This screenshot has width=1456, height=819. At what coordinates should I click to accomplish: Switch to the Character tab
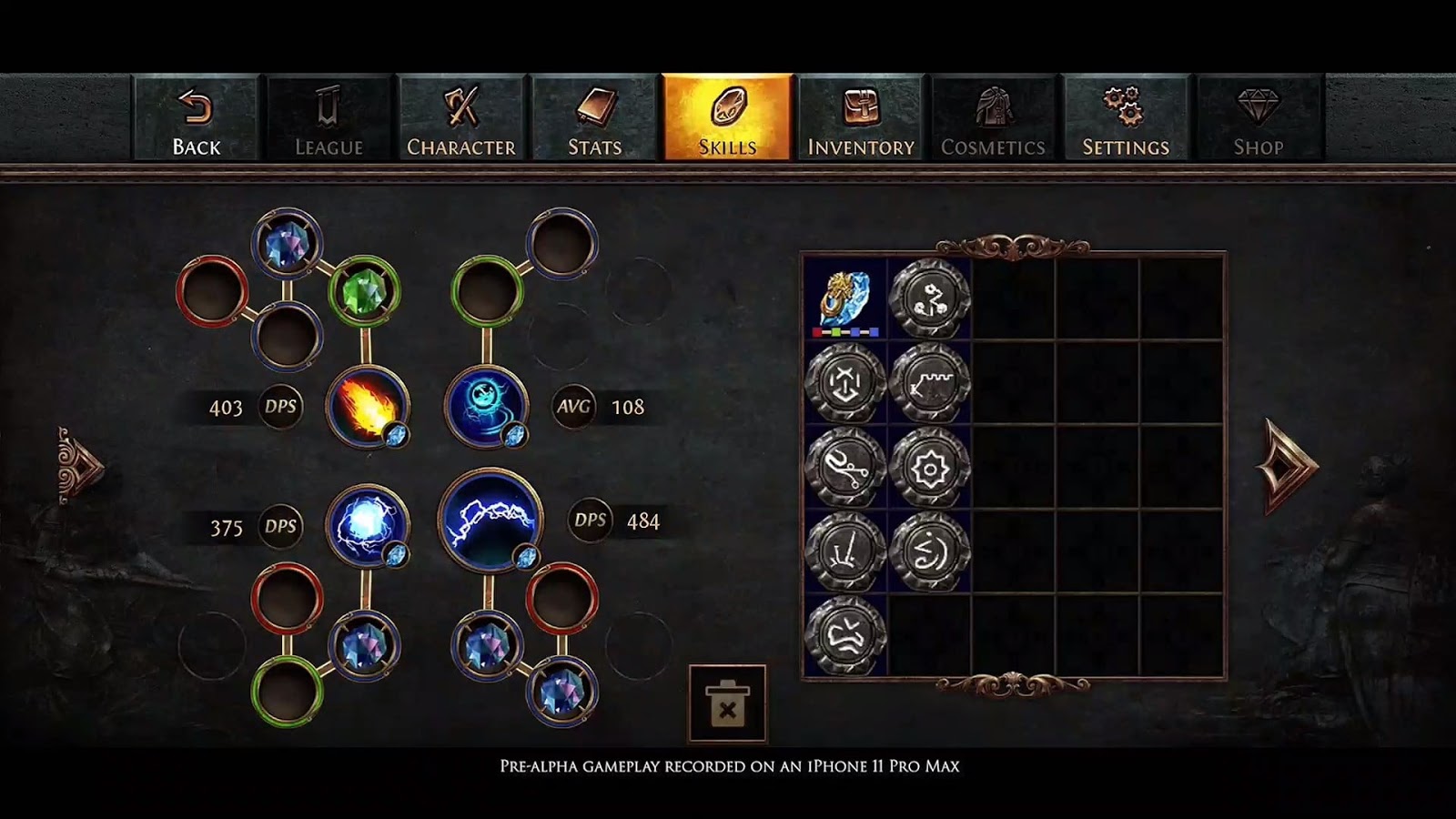[x=461, y=118]
